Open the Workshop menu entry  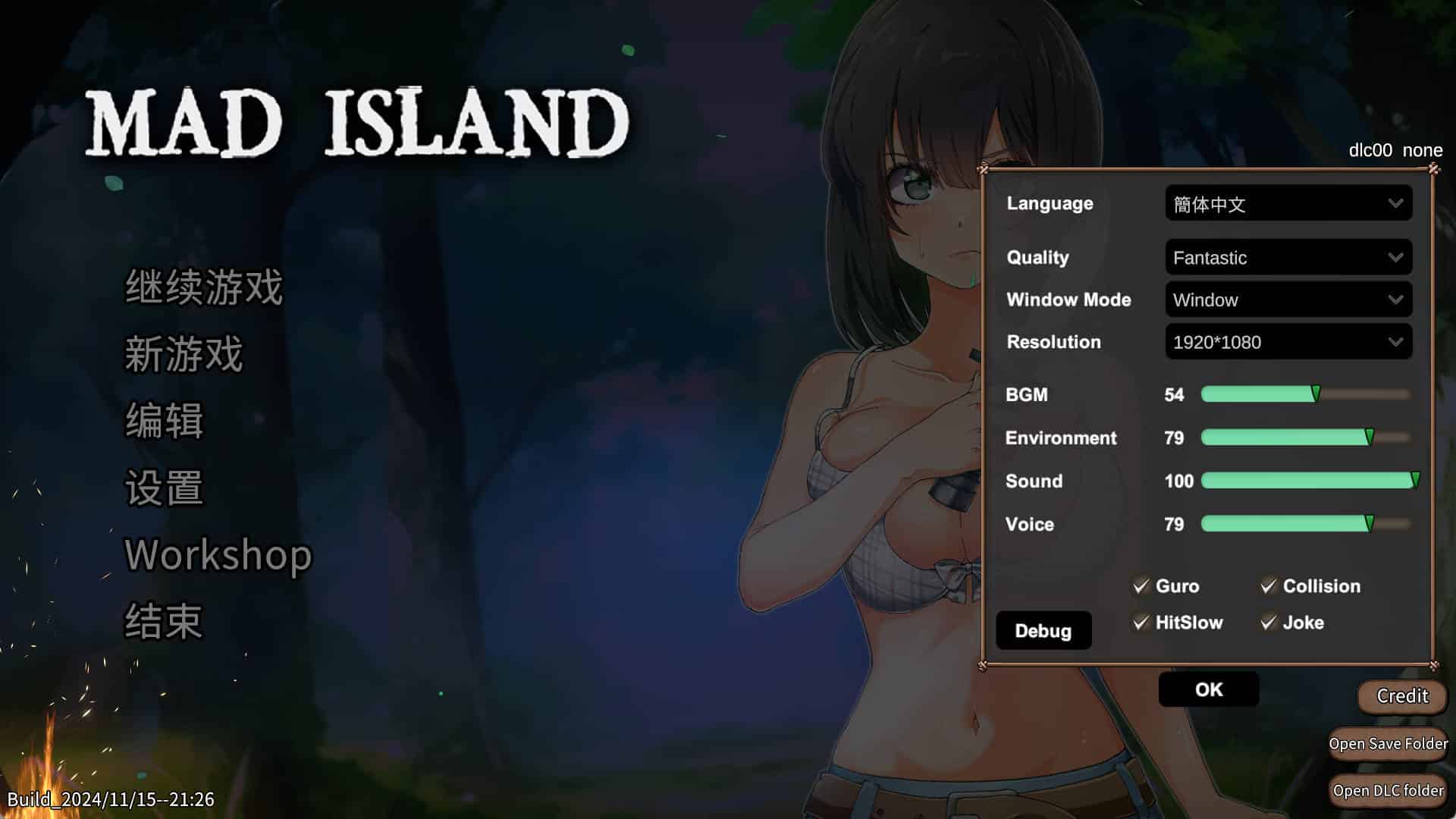pos(218,554)
